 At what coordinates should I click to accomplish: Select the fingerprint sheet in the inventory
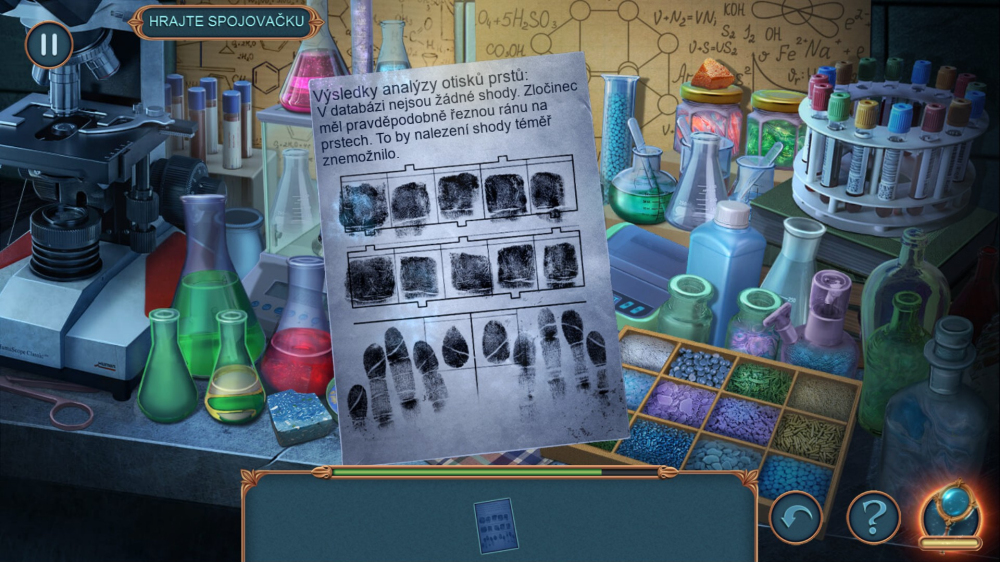pos(496,525)
